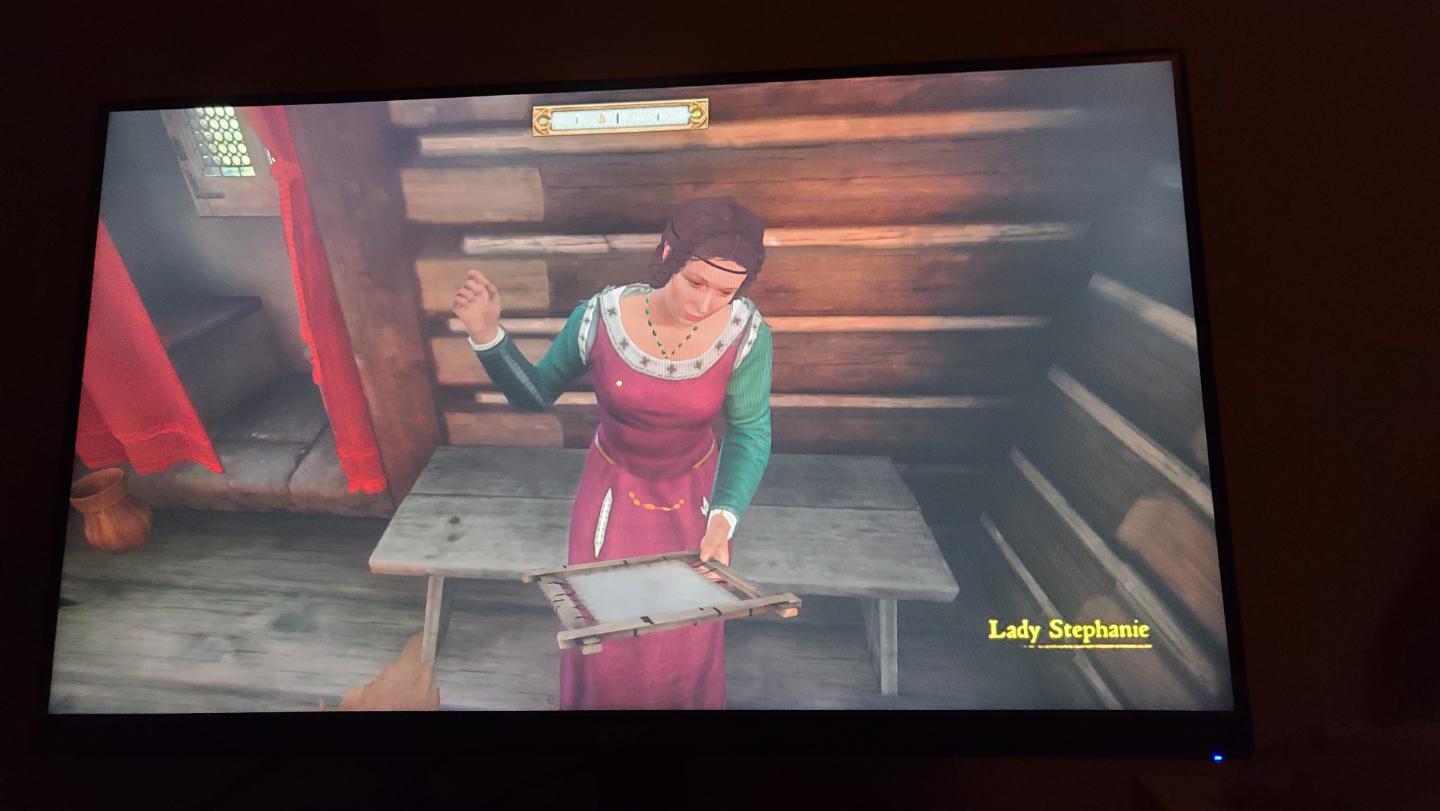Click the rightmost direction tick on the compass
Screen dimensions: 1440x811
[x=658, y=118]
